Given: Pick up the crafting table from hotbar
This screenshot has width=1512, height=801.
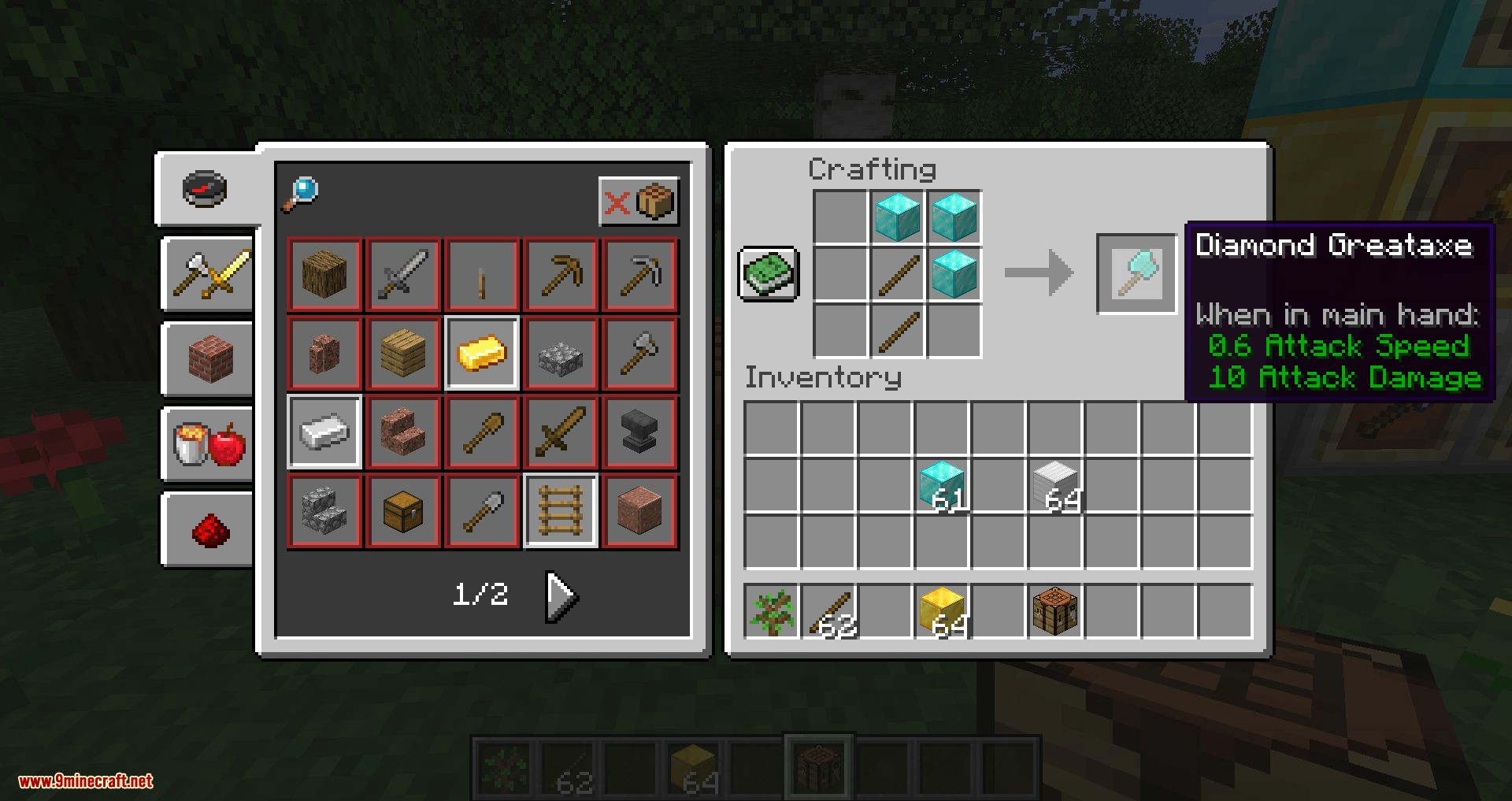Looking at the screenshot, I should coord(1055,611).
